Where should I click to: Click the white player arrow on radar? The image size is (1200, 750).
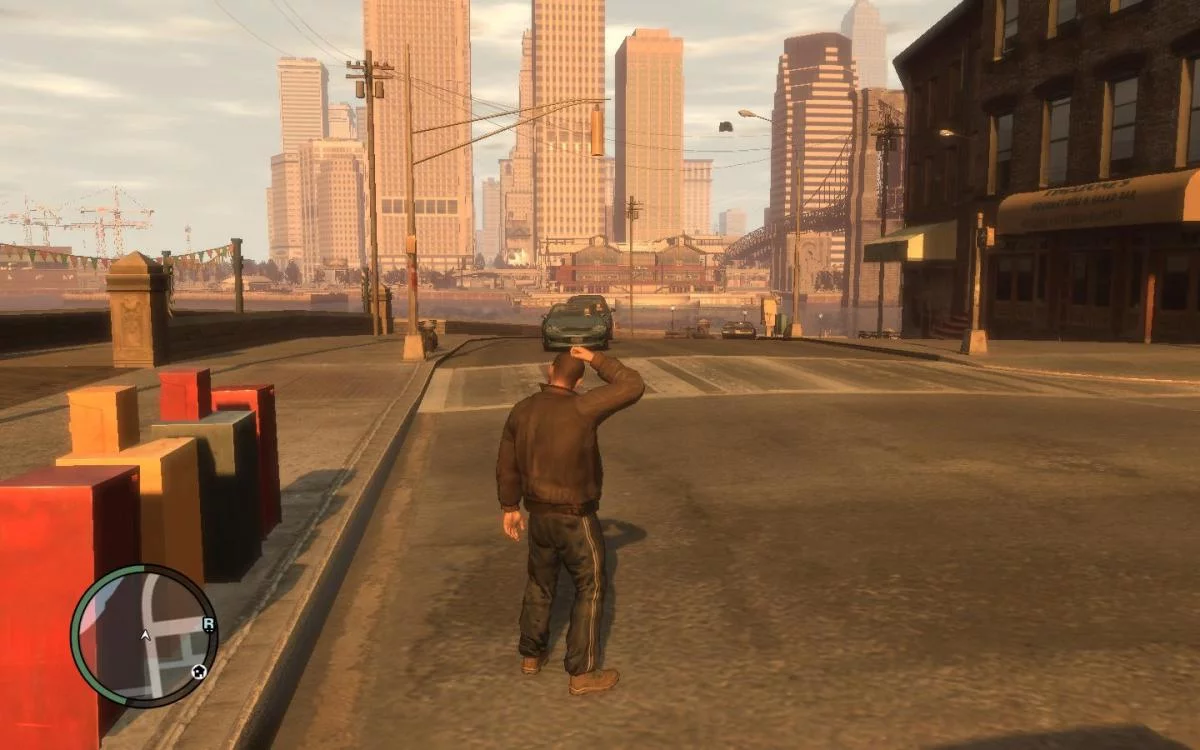point(145,634)
